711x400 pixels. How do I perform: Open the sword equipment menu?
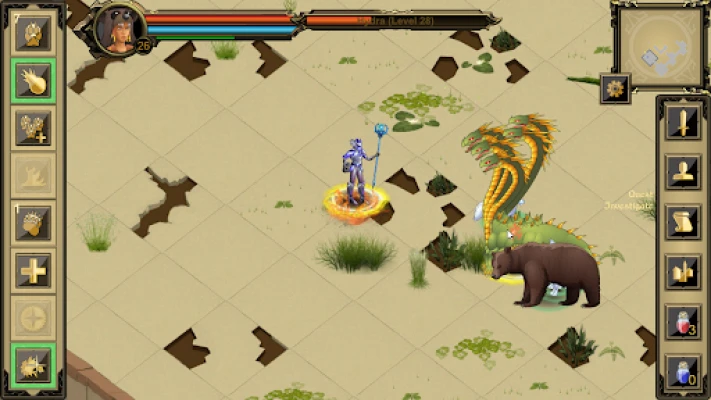tap(682, 125)
